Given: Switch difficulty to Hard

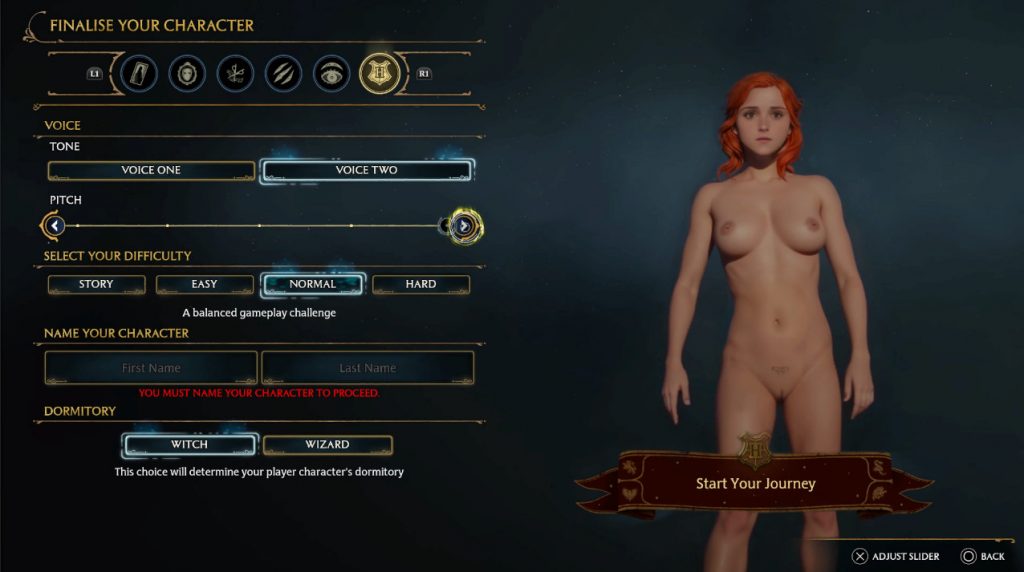Looking at the screenshot, I should point(420,285).
